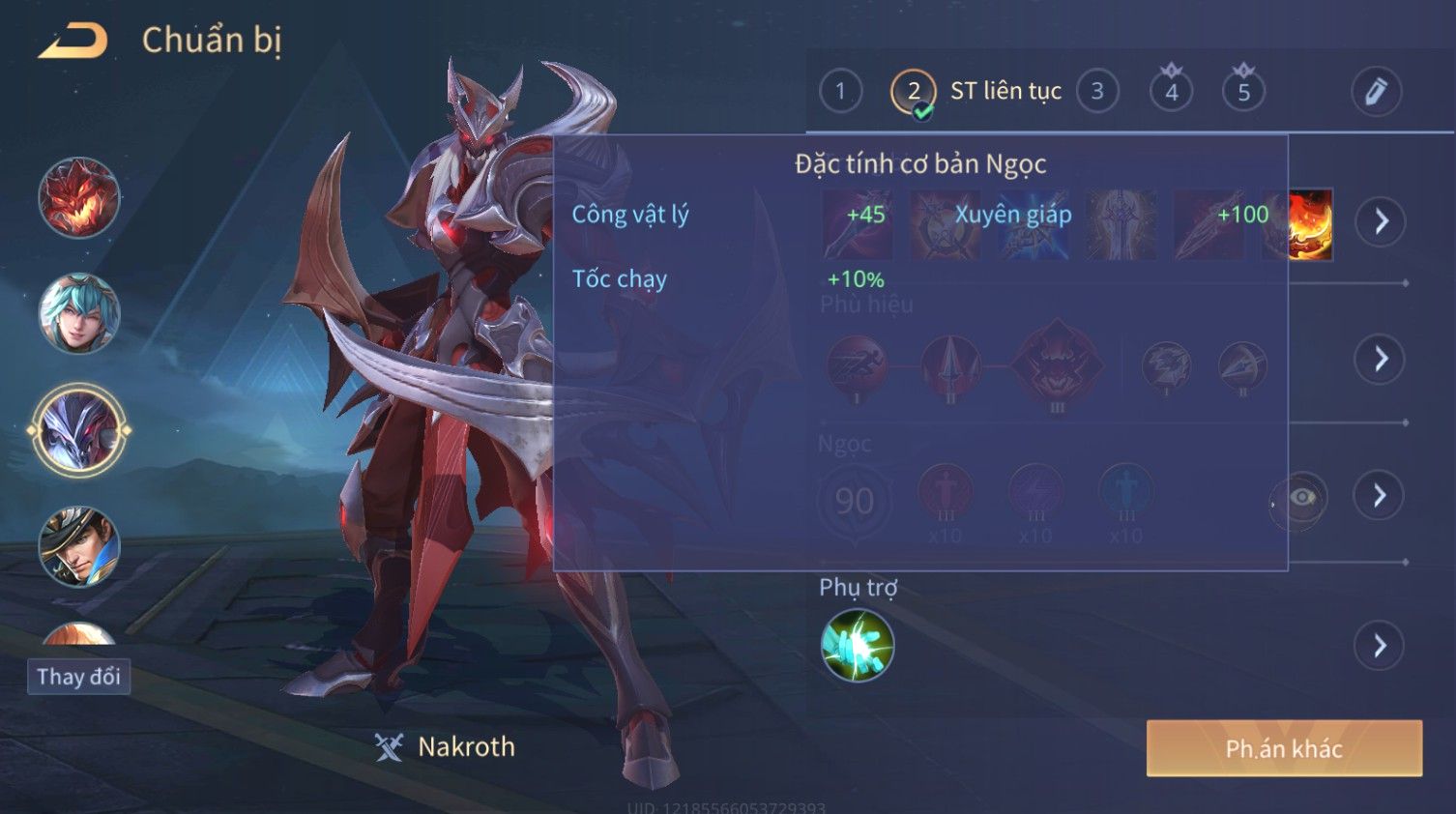
Task: Open equipment details with the top arrow
Action: (1381, 222)
